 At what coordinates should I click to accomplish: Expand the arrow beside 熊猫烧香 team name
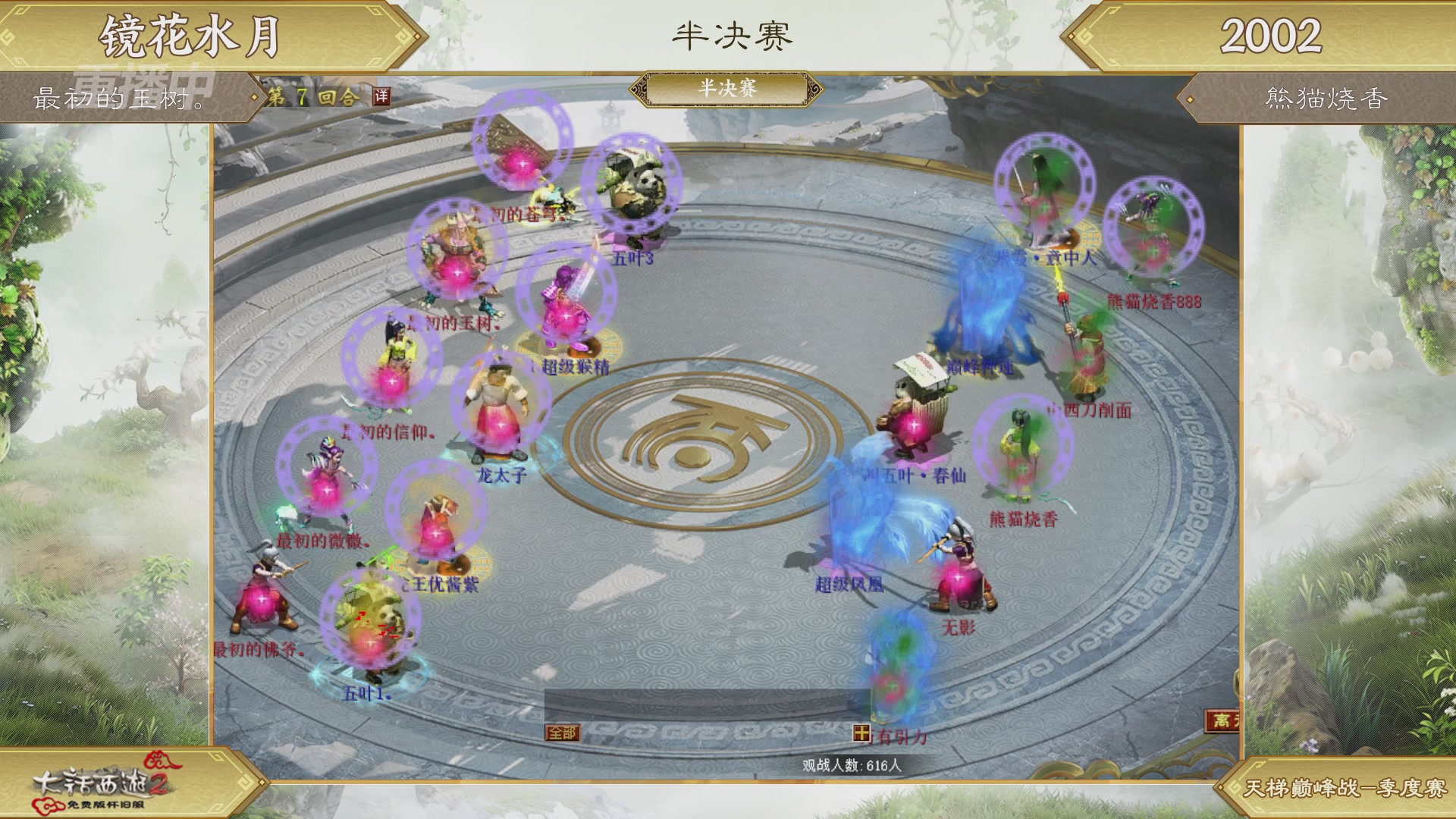1191,97
